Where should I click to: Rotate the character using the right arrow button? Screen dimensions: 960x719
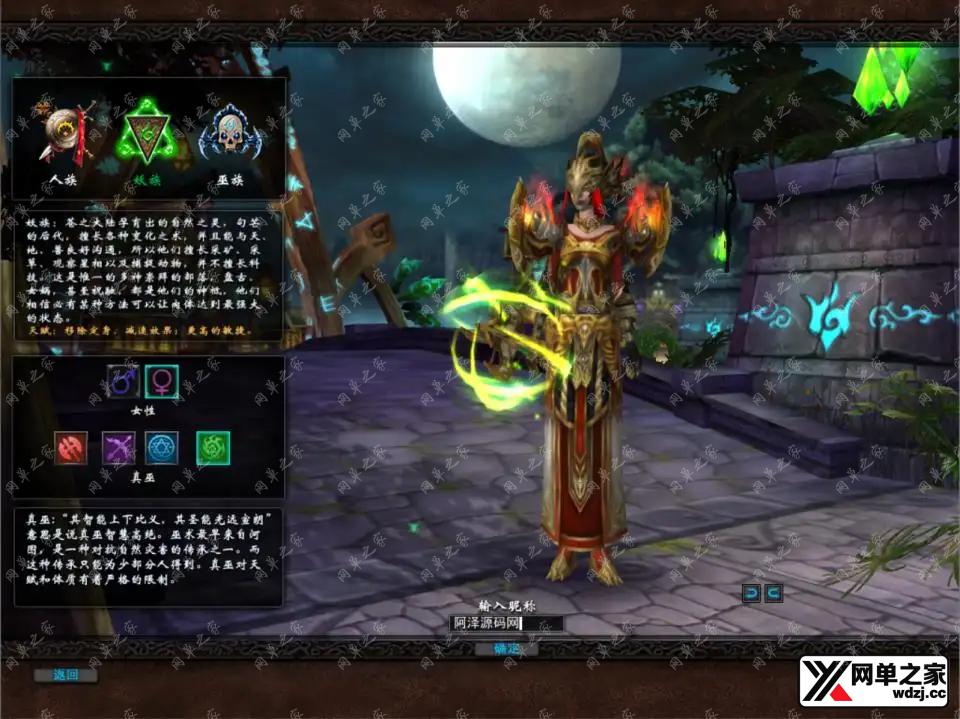773,594
